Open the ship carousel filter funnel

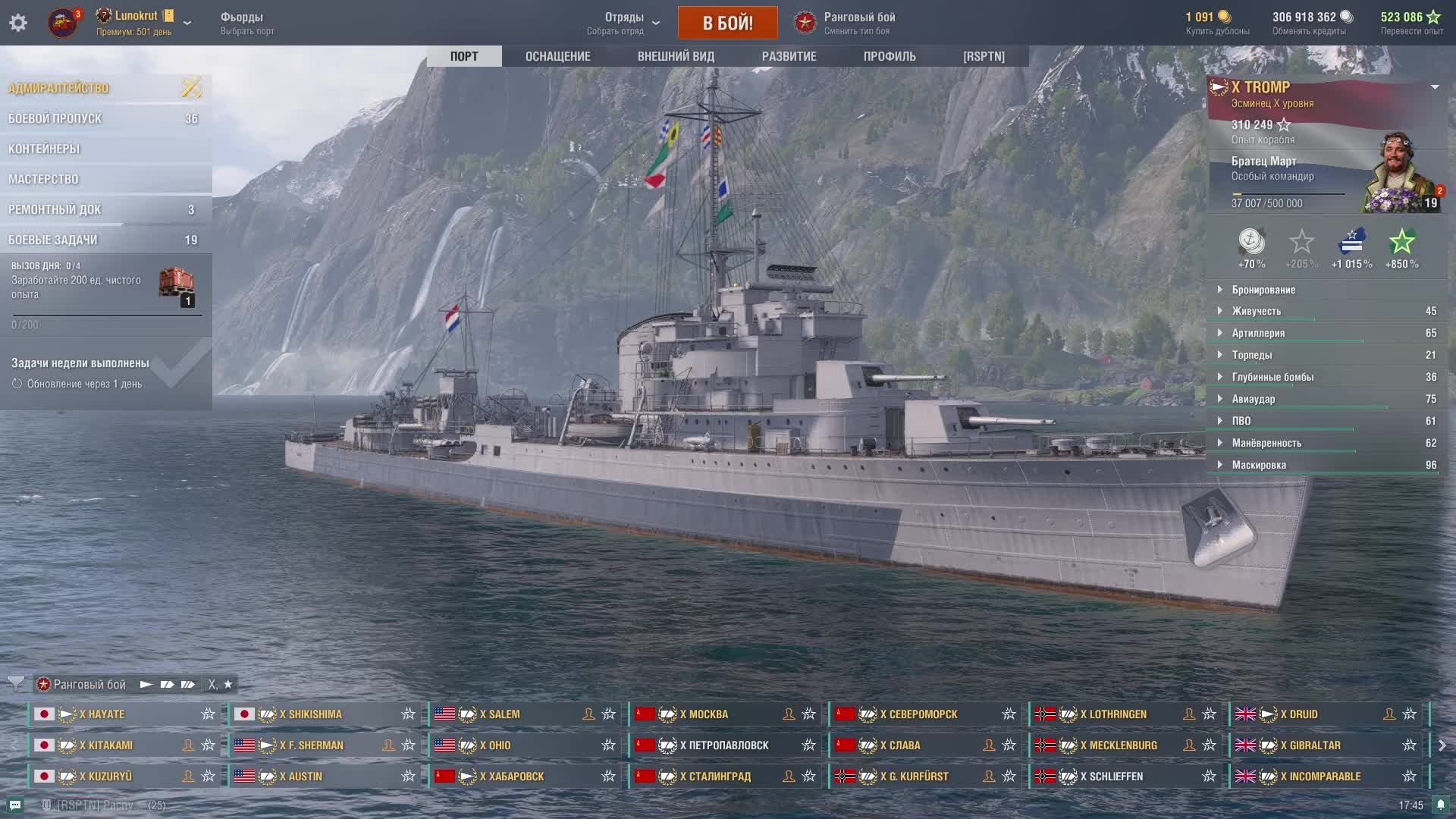[x=16, y=684]
